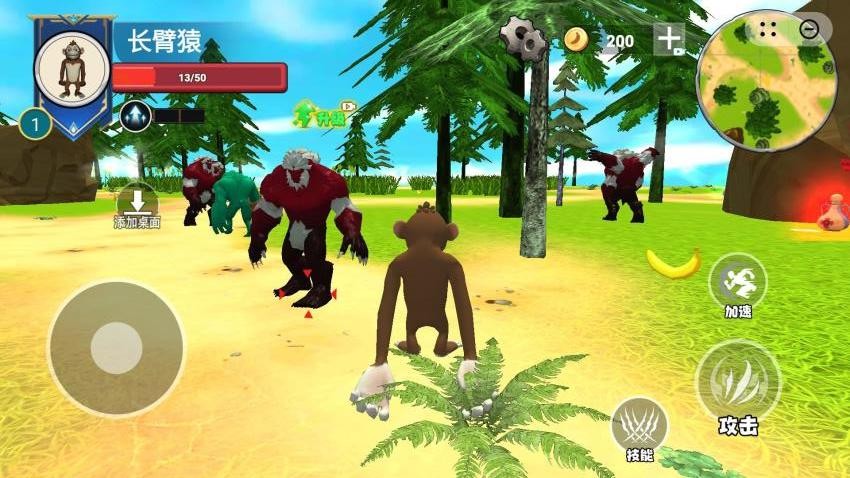Open the gear settings menu

[523, 39]
